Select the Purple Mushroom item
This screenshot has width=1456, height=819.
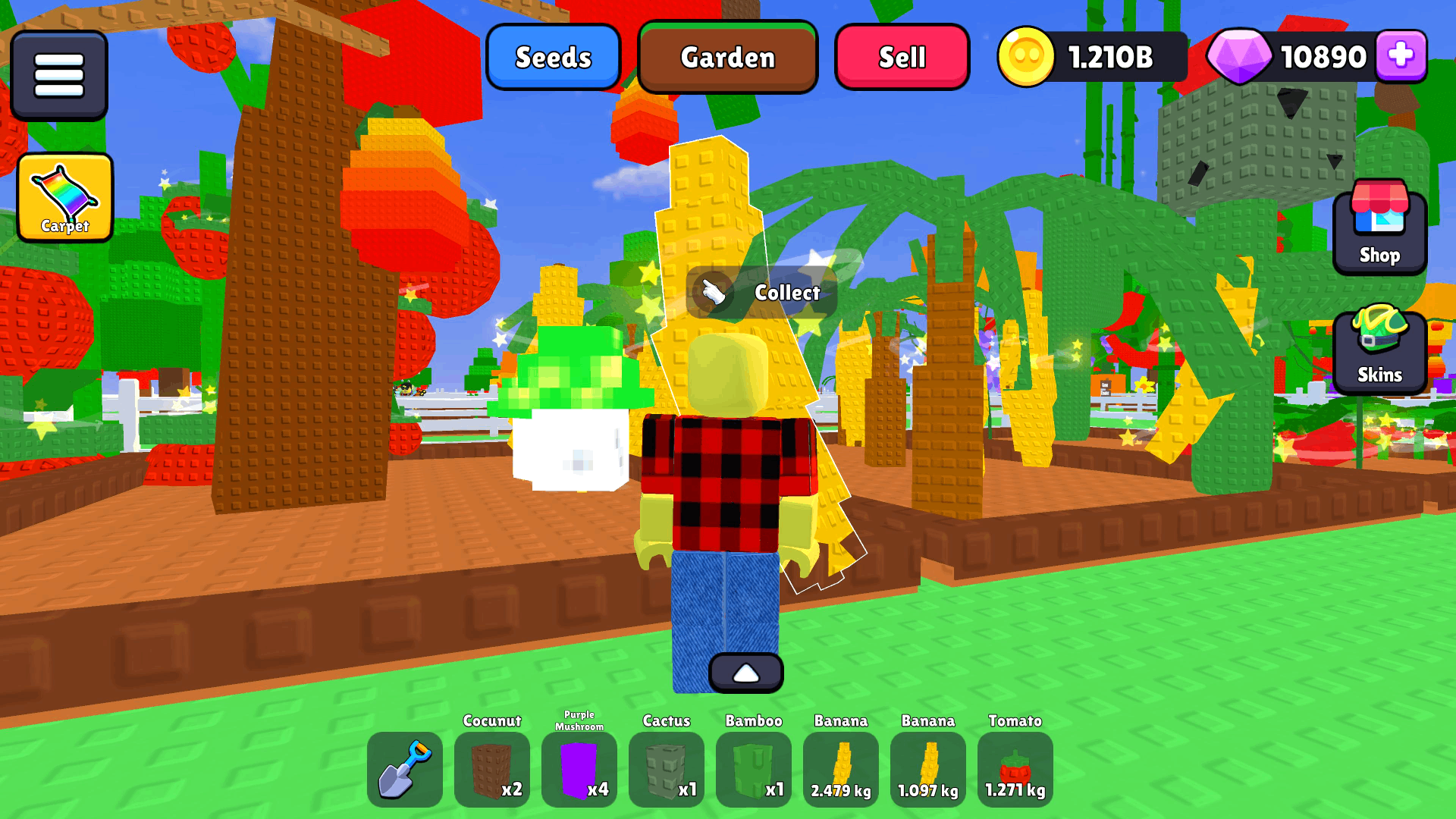[x=579, y=769]
